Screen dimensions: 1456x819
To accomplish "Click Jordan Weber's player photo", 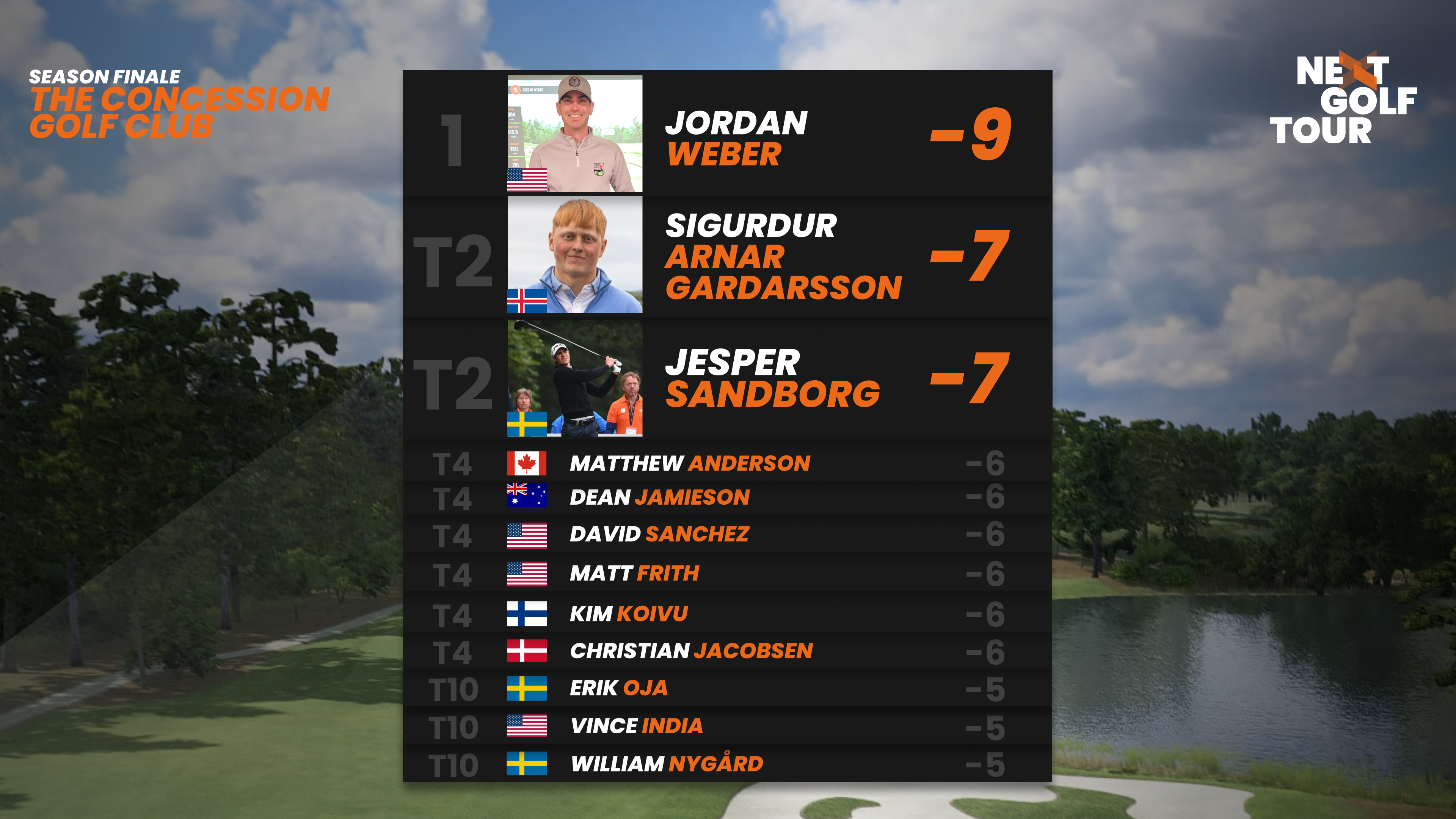I will coord(574,134).
